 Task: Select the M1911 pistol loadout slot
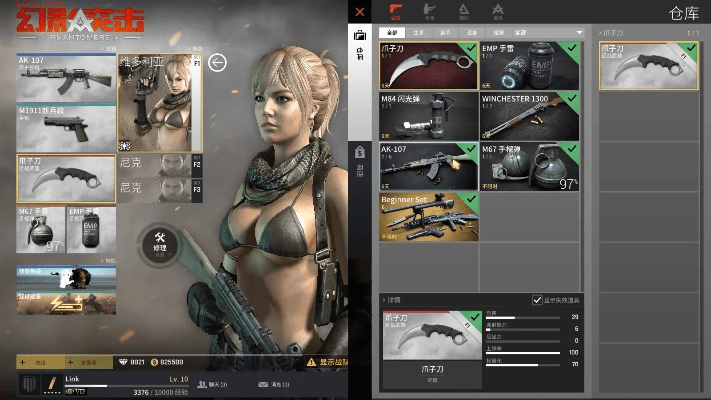coord(66,126)
